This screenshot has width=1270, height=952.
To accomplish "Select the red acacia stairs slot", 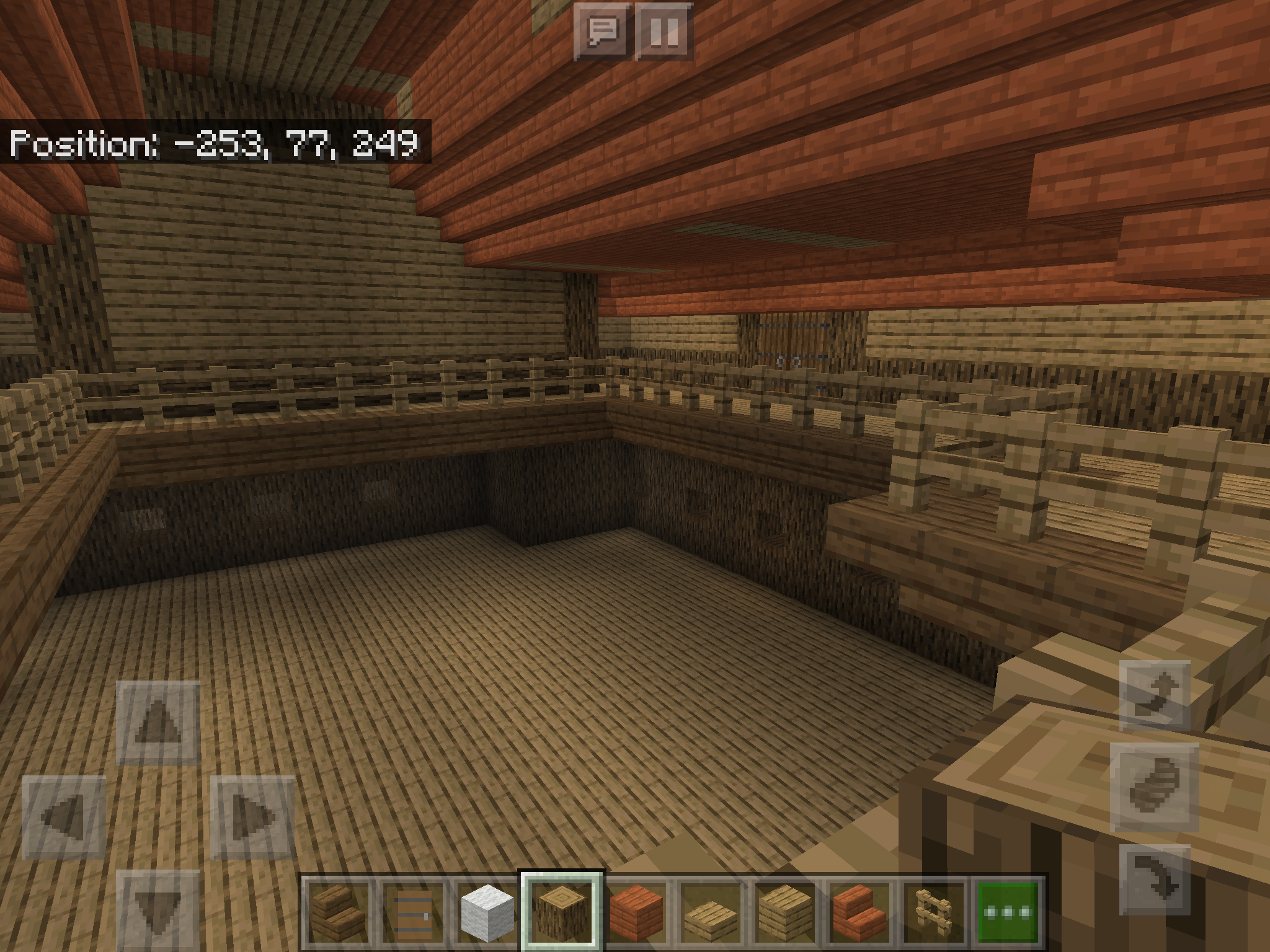I will [x=859, y=911].
